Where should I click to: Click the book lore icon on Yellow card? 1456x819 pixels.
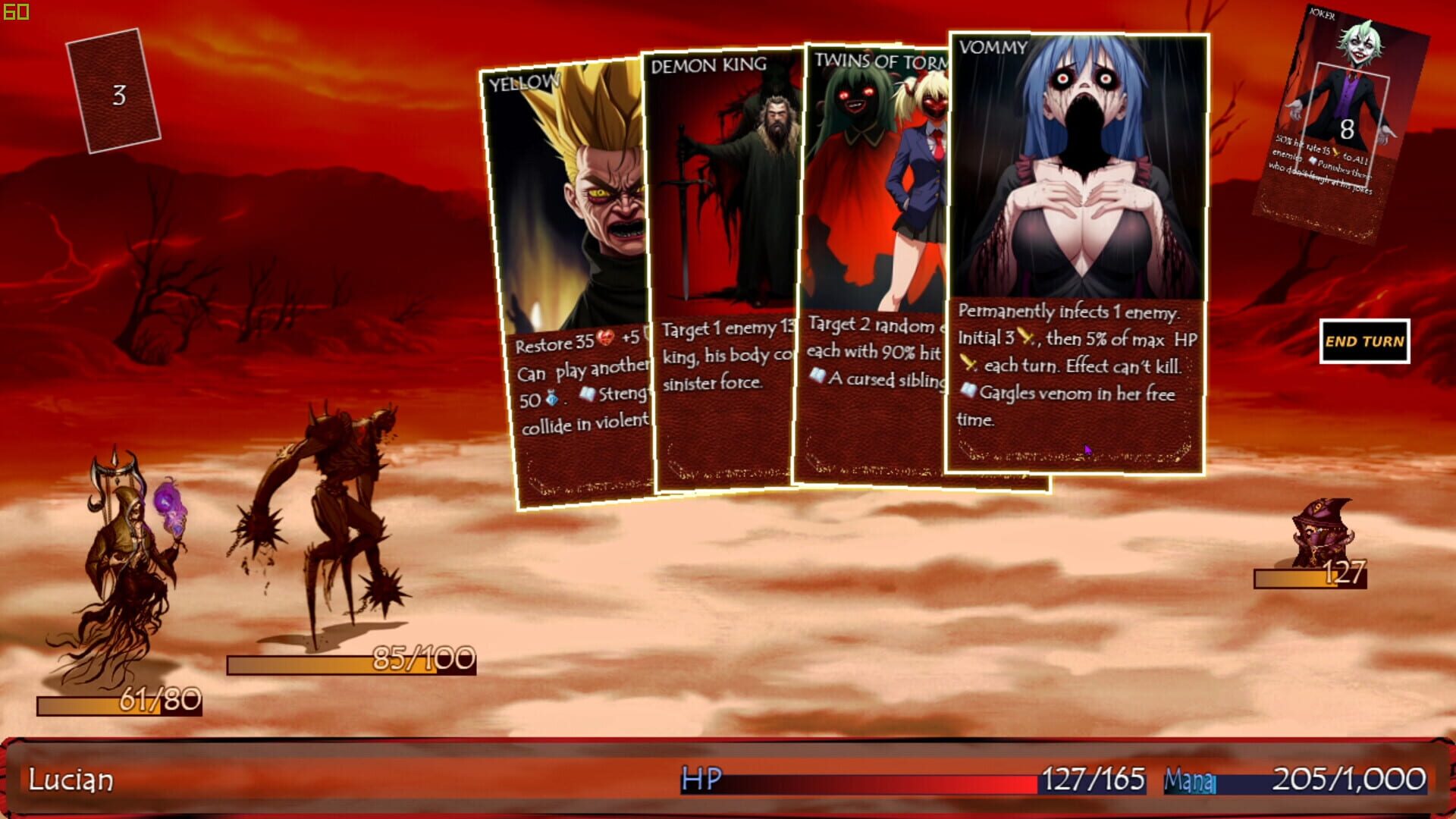click(x=588, y=394)
